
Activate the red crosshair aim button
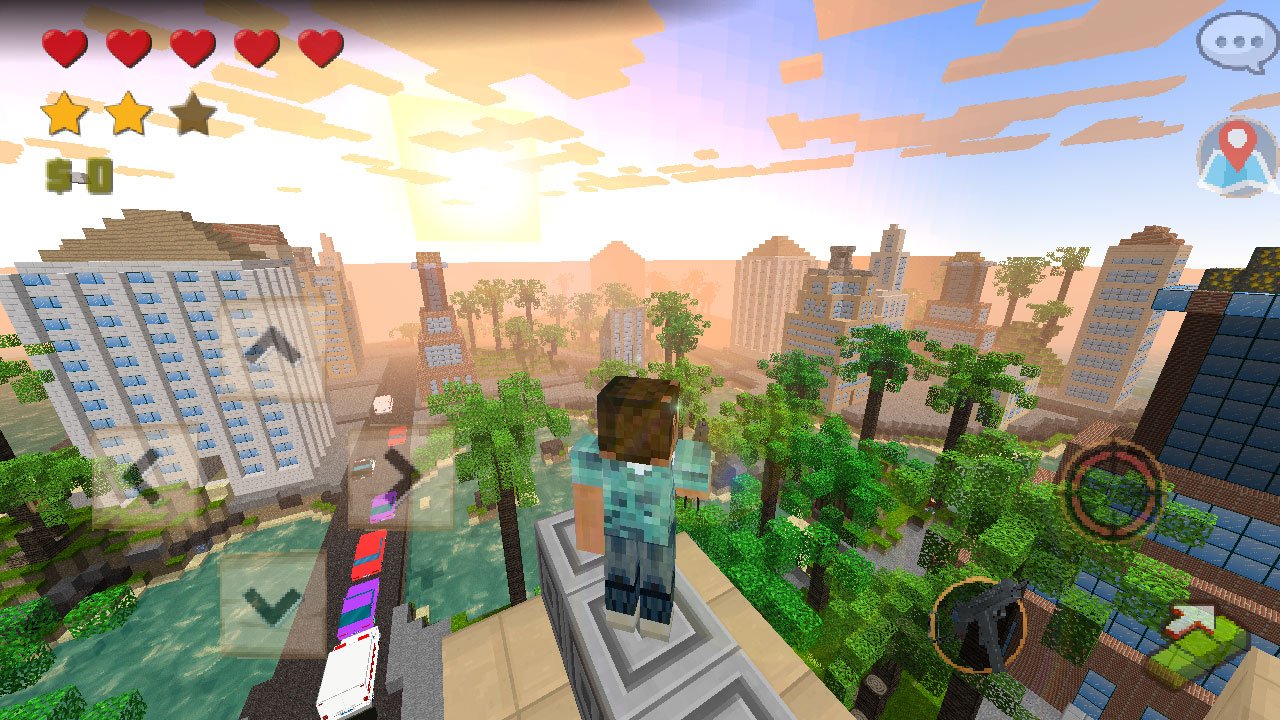(x=1111, y=490)
